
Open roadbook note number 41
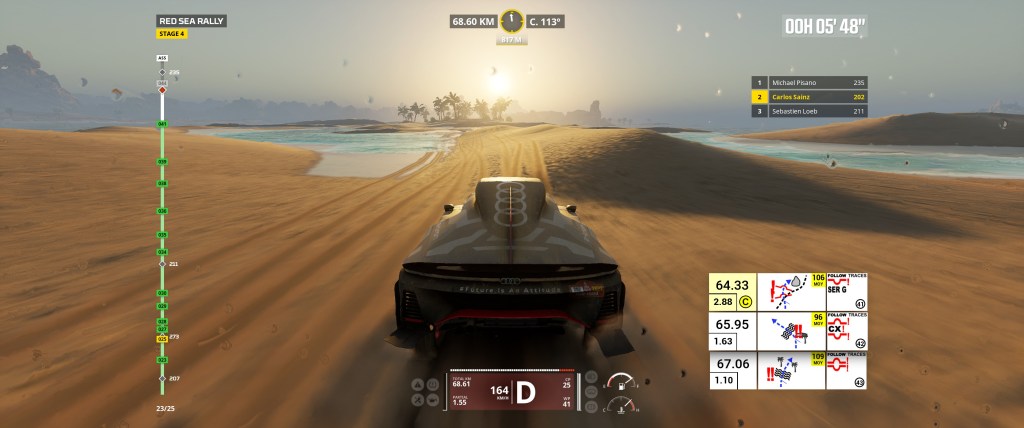pos(860,305)
